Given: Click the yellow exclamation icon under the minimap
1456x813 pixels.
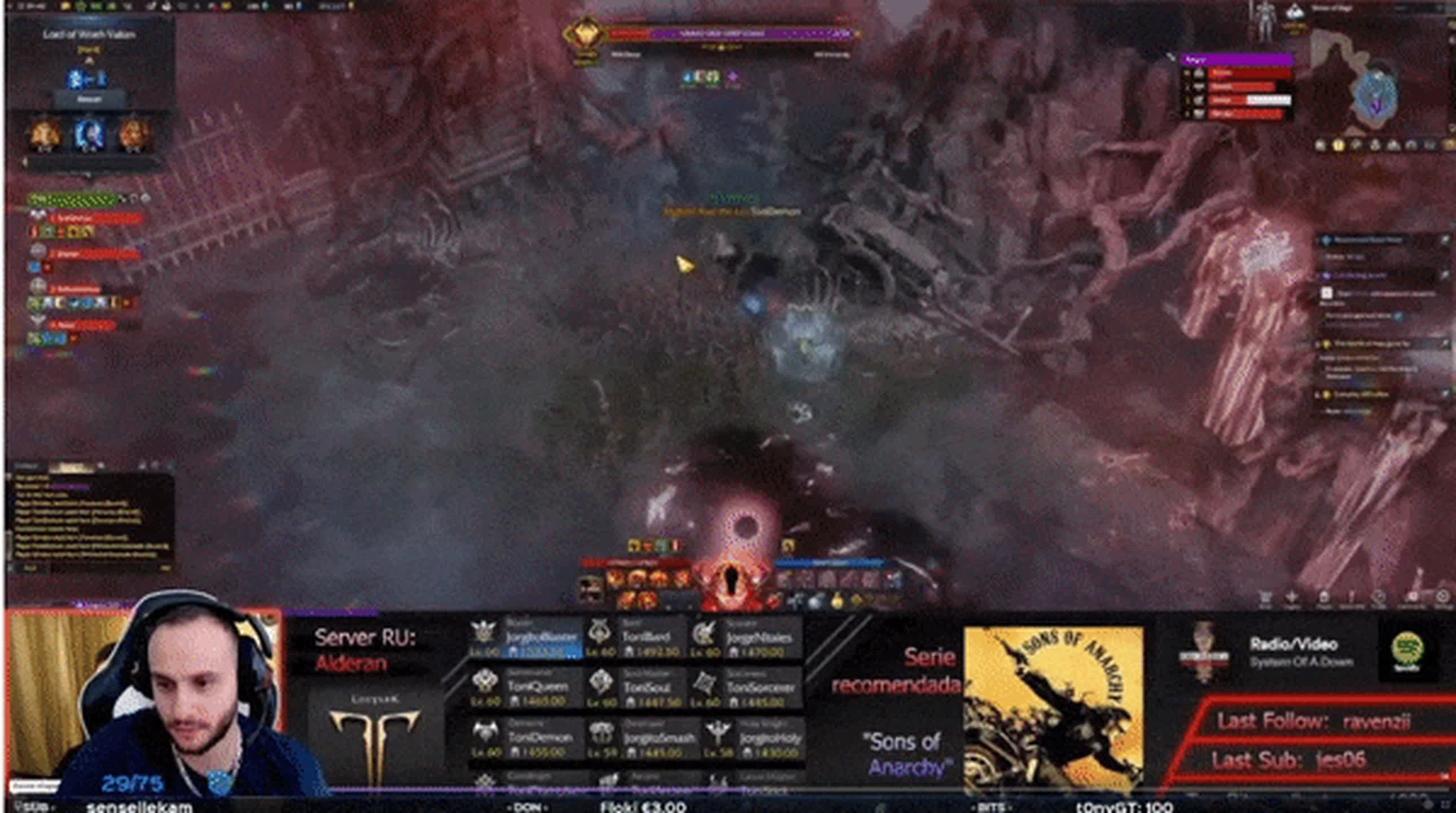Looking at the screenshot, I should click(x=1338, y=145).
